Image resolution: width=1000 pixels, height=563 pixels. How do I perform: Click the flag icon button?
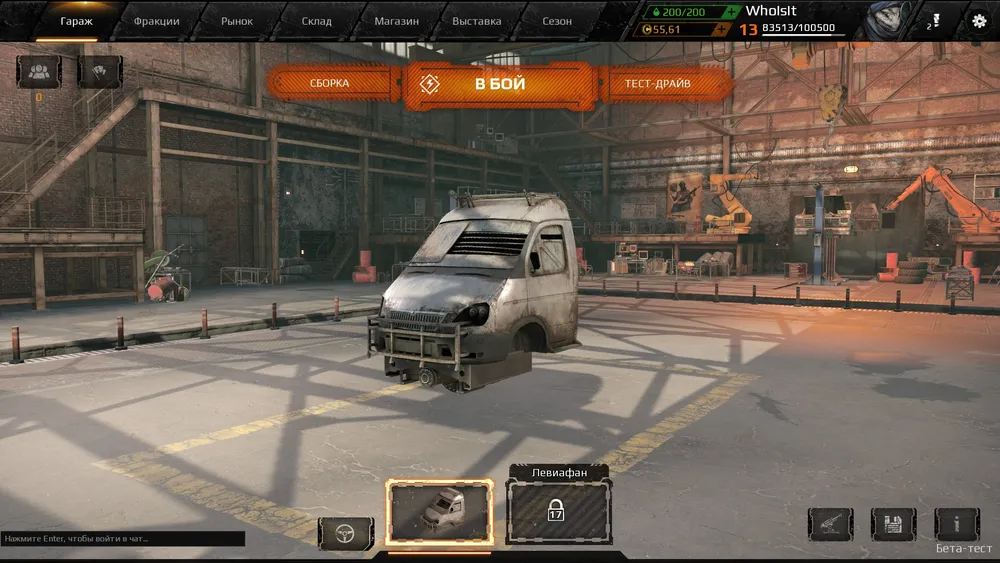tap(99, 72)
